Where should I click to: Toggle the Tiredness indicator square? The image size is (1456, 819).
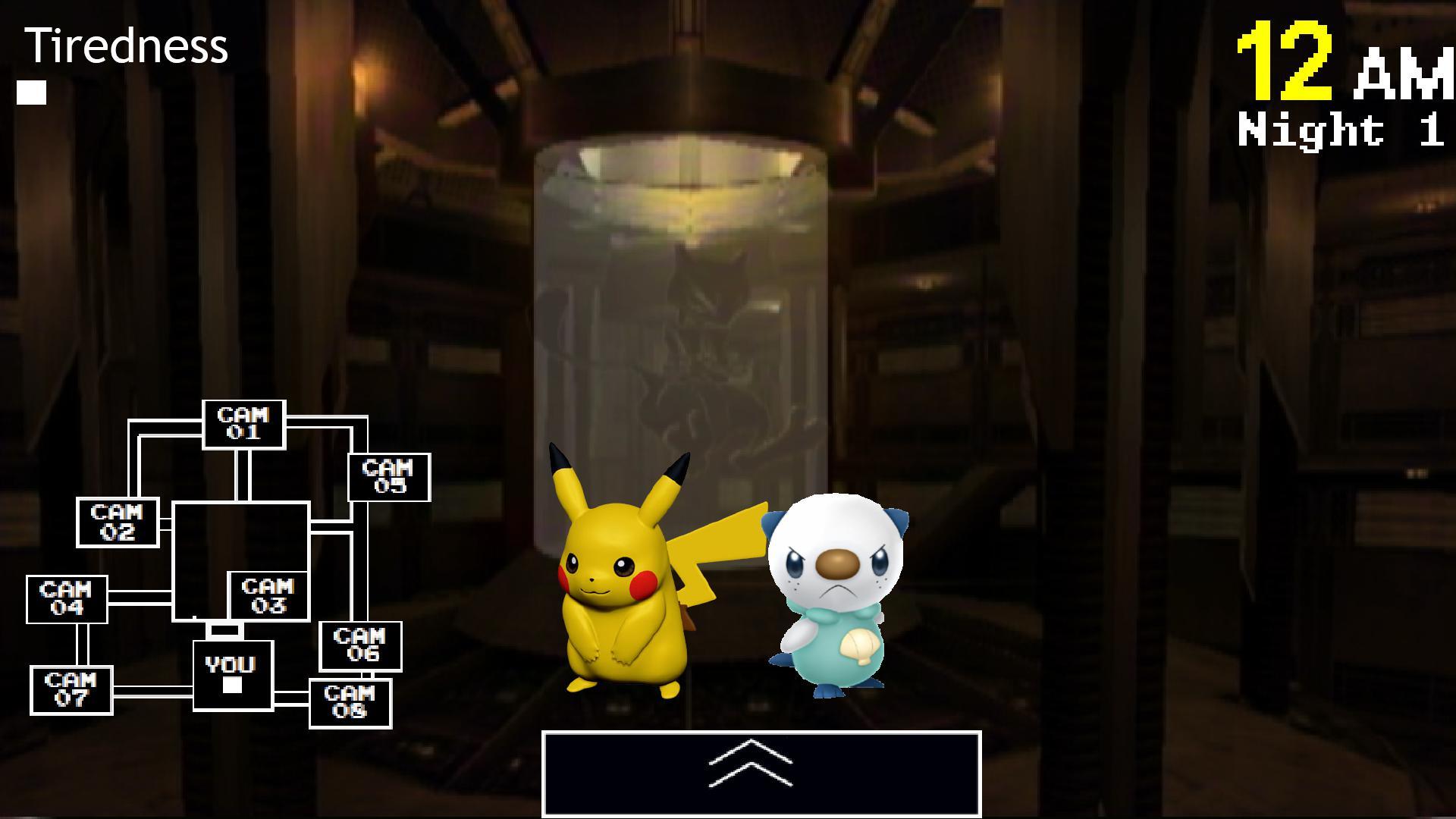tap(30, 93)
